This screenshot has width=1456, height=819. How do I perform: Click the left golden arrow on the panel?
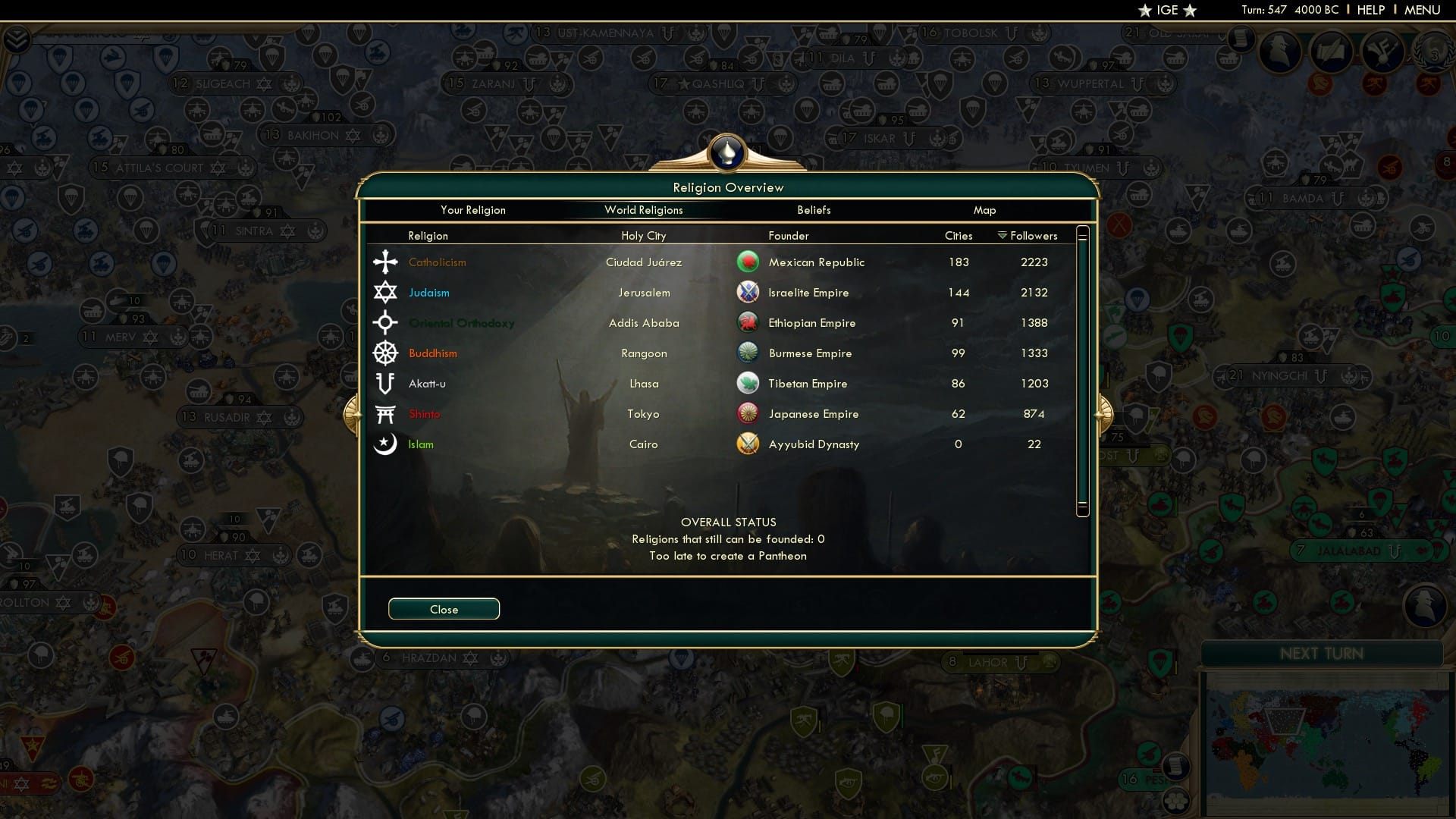(353, 416)
